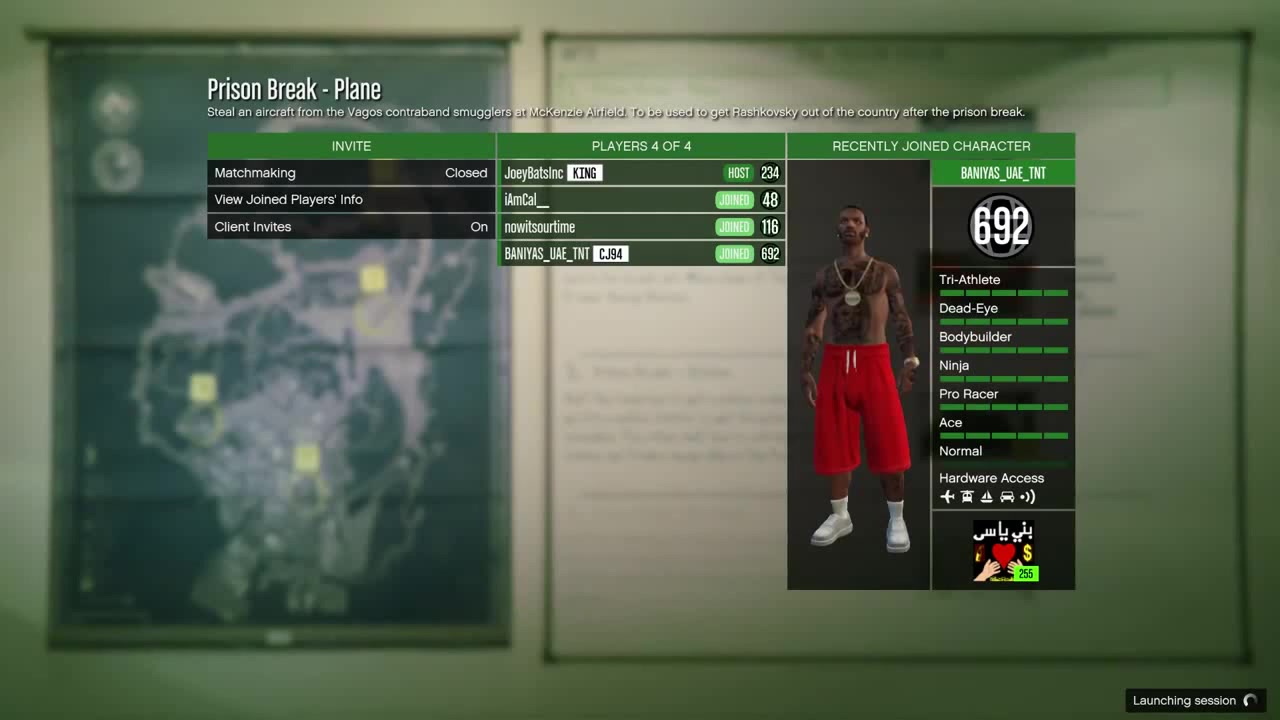This screenshot has height=720, width=1280.
Task: Select player iAmCal__ in the list
Action: point(641,200)
